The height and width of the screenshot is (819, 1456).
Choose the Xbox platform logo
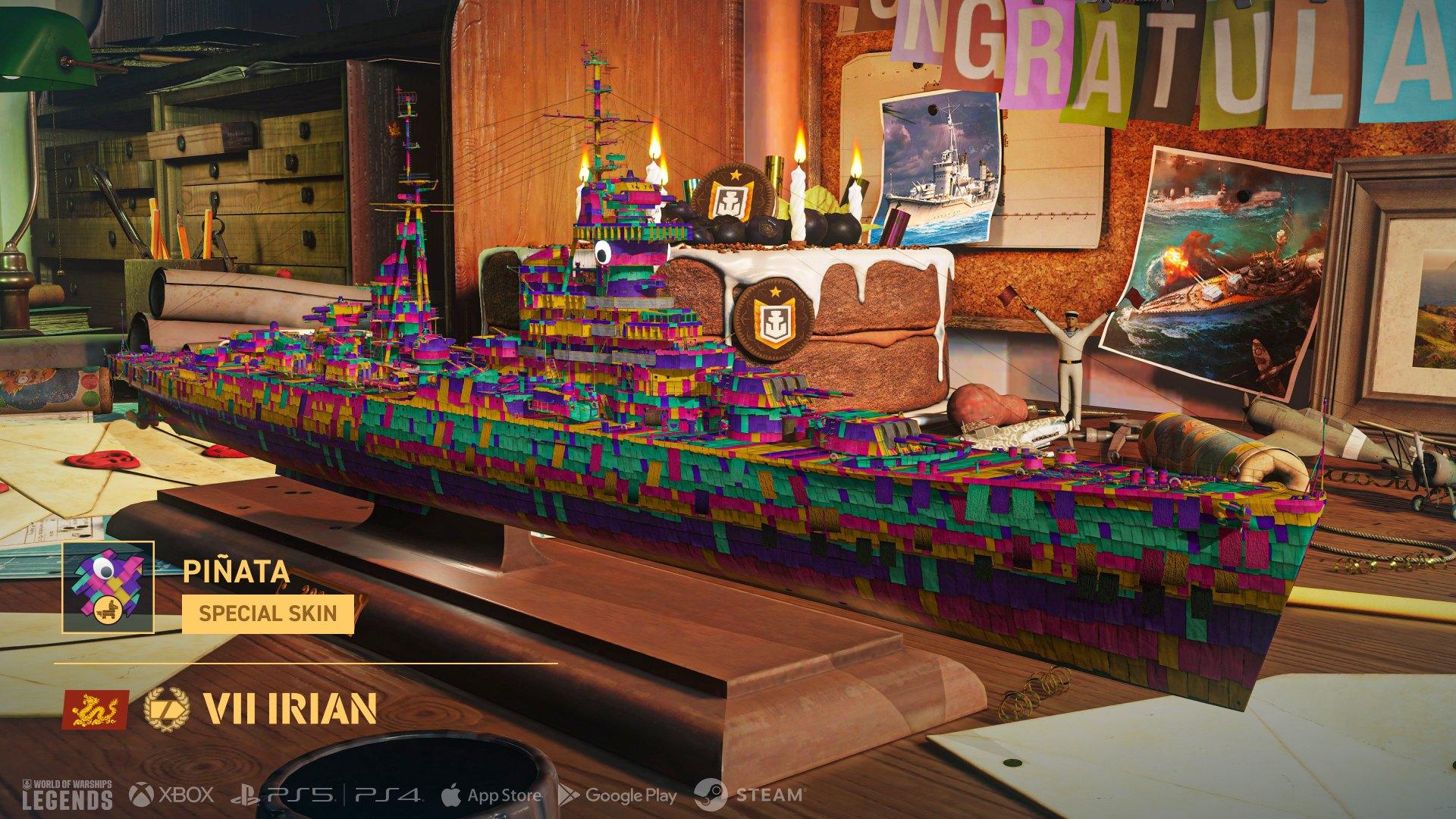(x=171, y=795)
